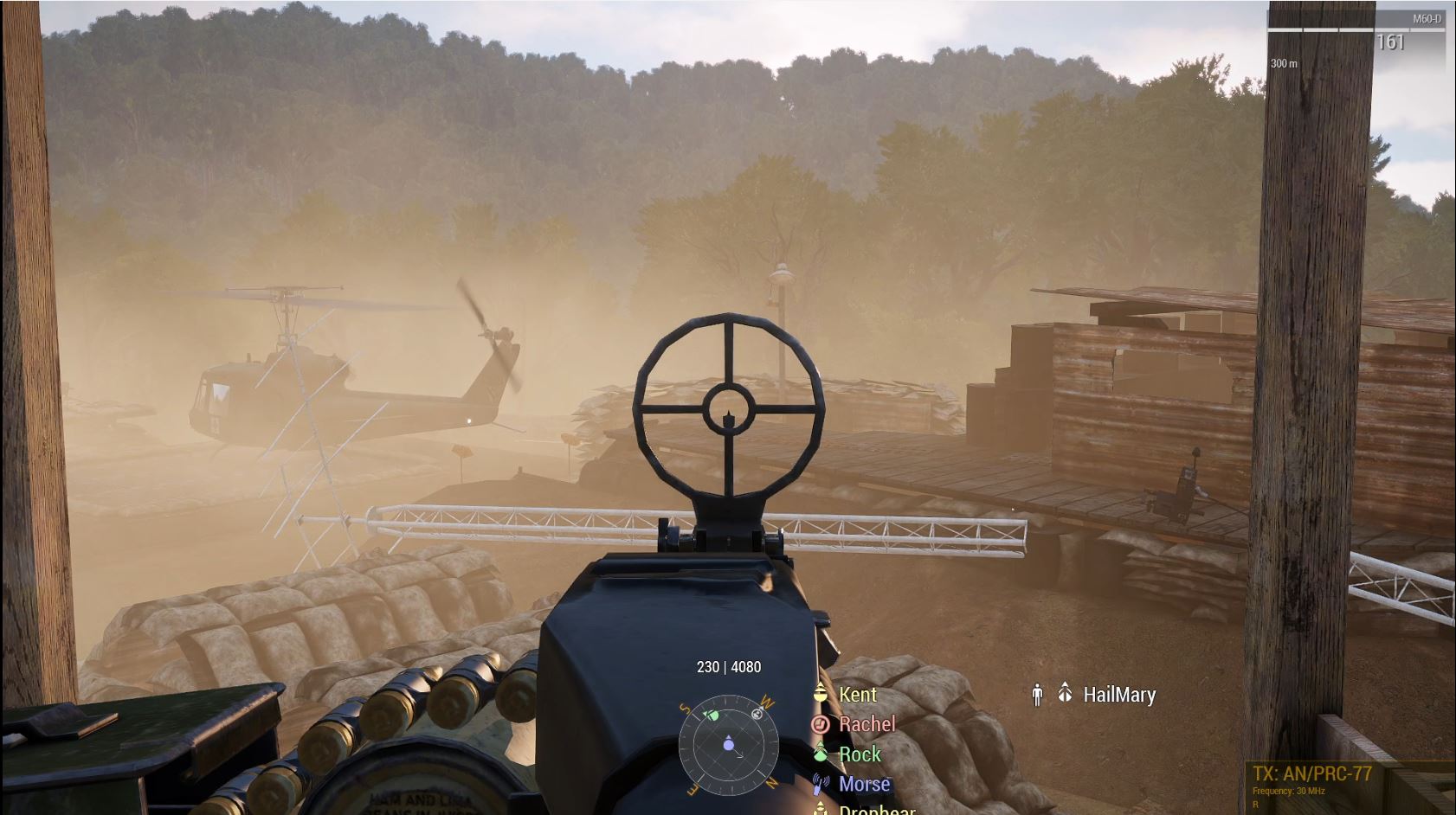Select Kent in the squad list

point(857,695)
